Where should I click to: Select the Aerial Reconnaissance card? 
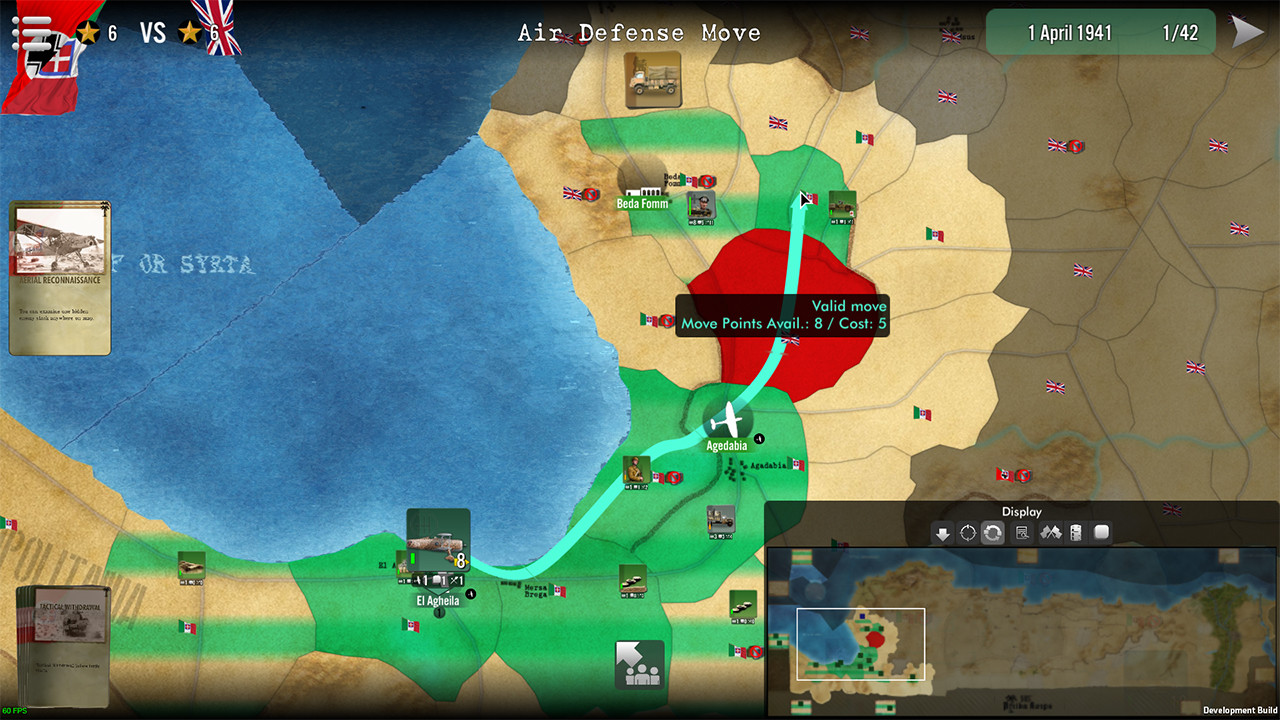pyautogui.click(x=59, y=275)
